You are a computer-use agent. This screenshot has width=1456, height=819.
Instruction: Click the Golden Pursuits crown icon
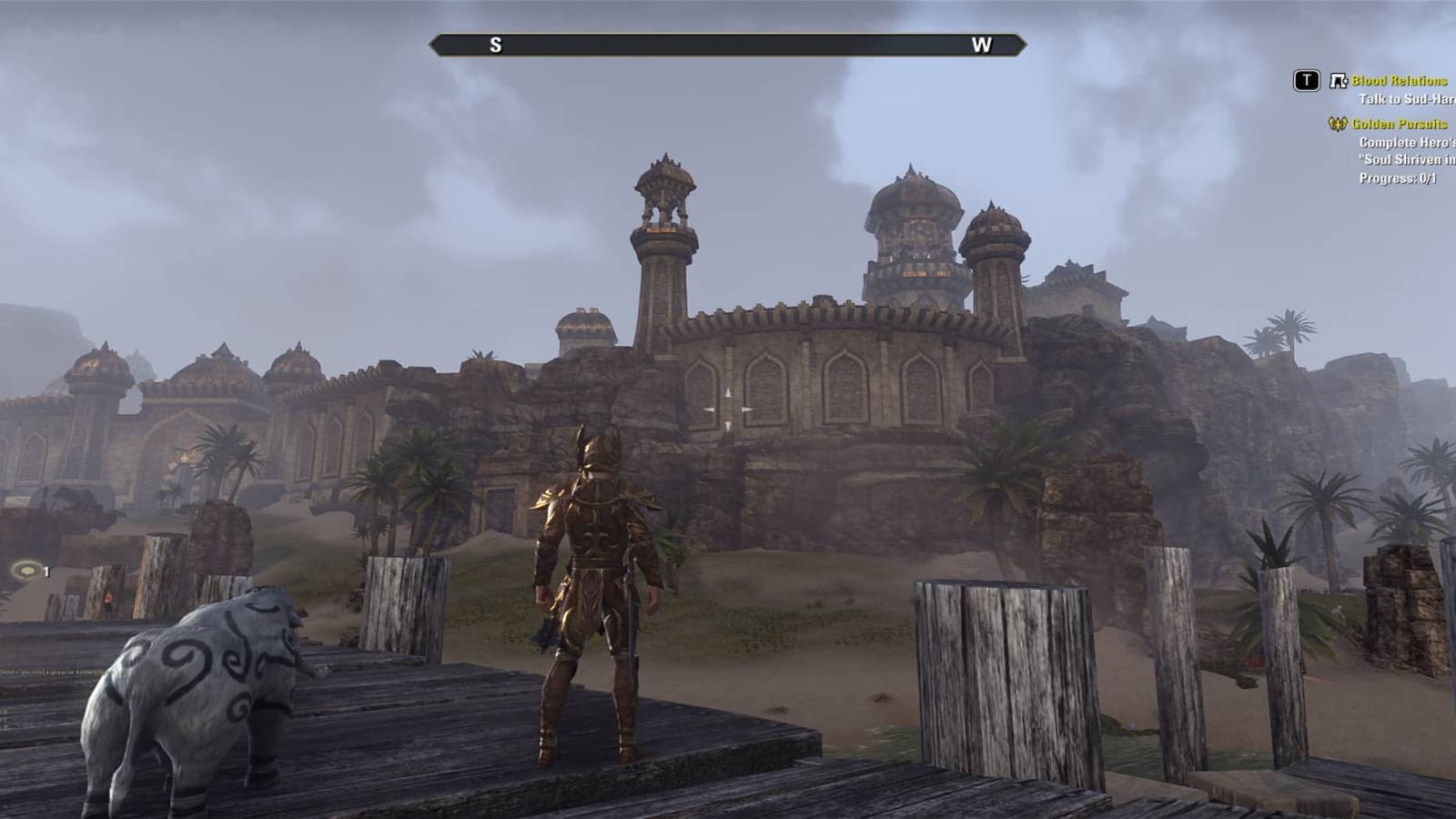(1338, 124)
